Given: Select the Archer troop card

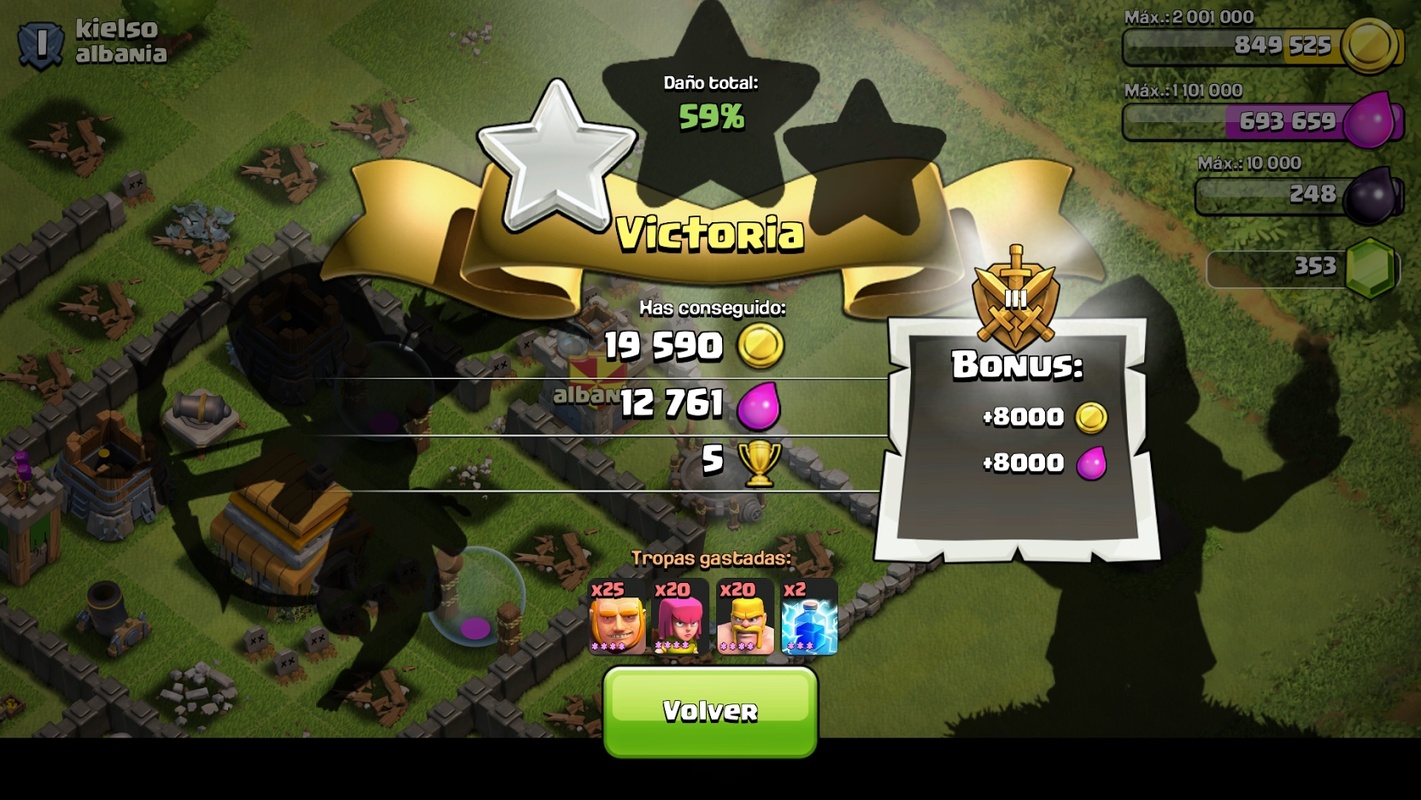Looking at the screenshot, I should point(681,617).
